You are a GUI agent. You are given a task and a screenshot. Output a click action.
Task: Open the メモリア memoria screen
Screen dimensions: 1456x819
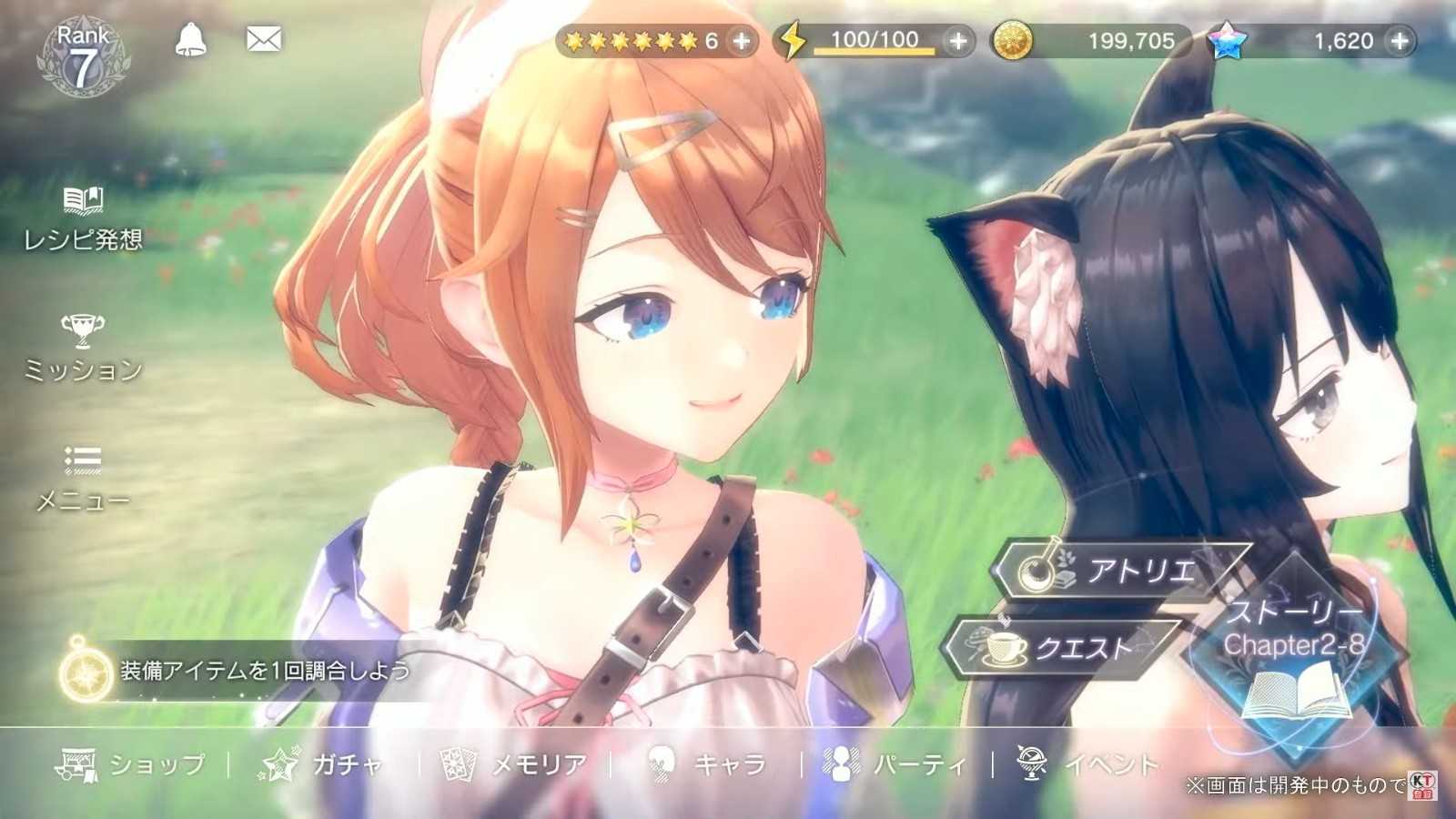click(514, 764)
